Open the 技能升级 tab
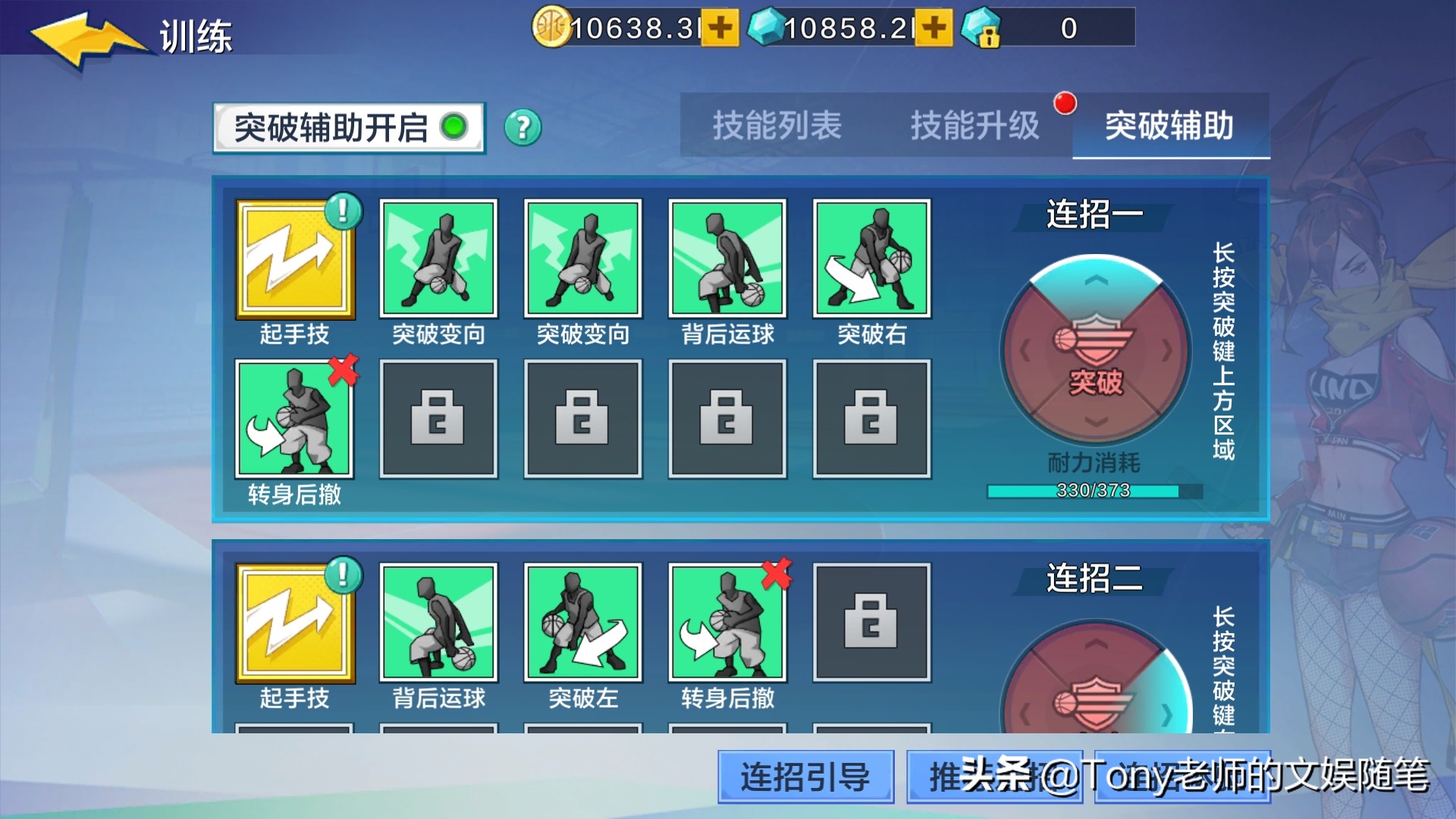 pyautogui.click(x=975, y=127)
